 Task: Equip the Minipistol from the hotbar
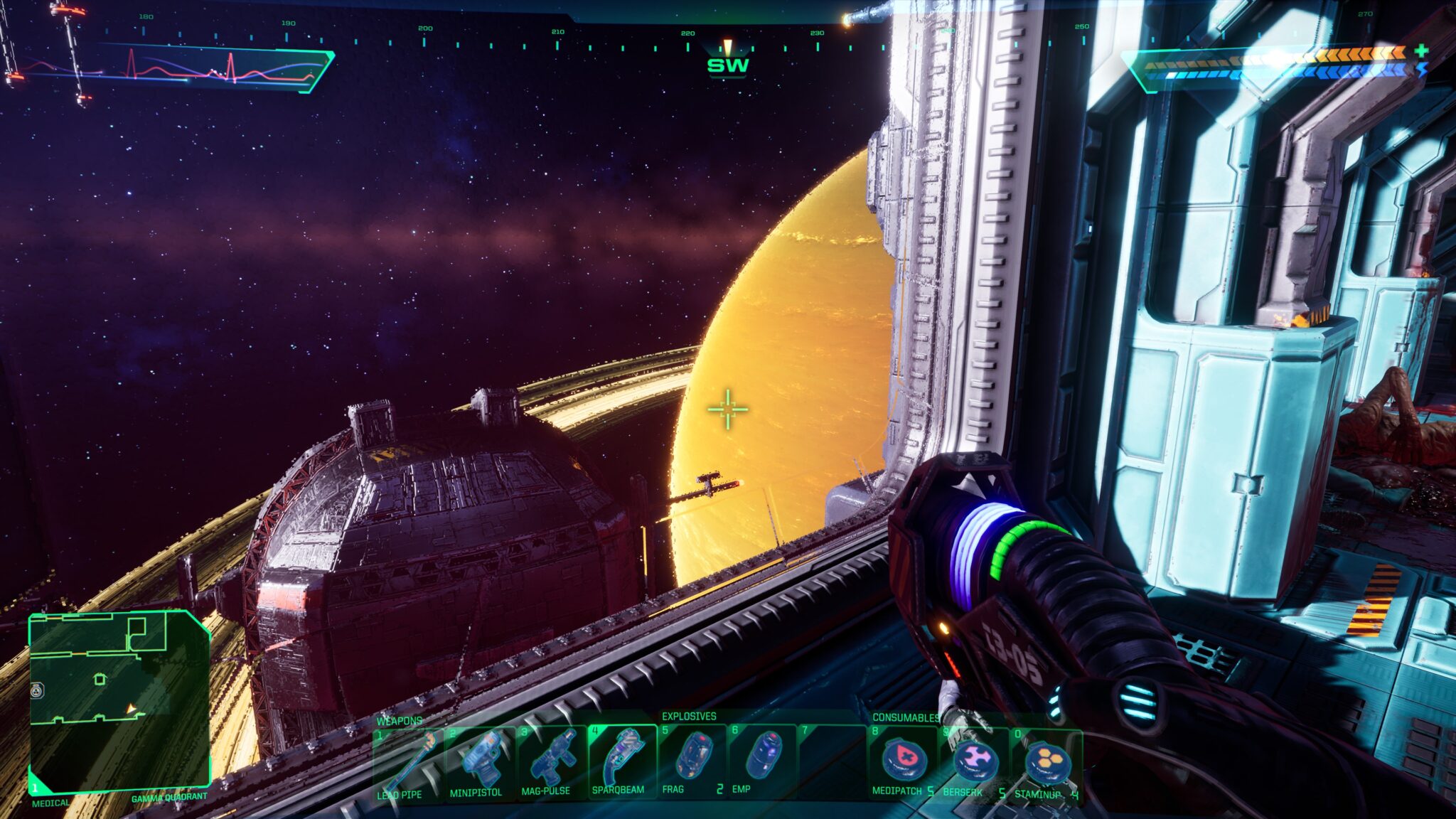[x=479, y=761]
